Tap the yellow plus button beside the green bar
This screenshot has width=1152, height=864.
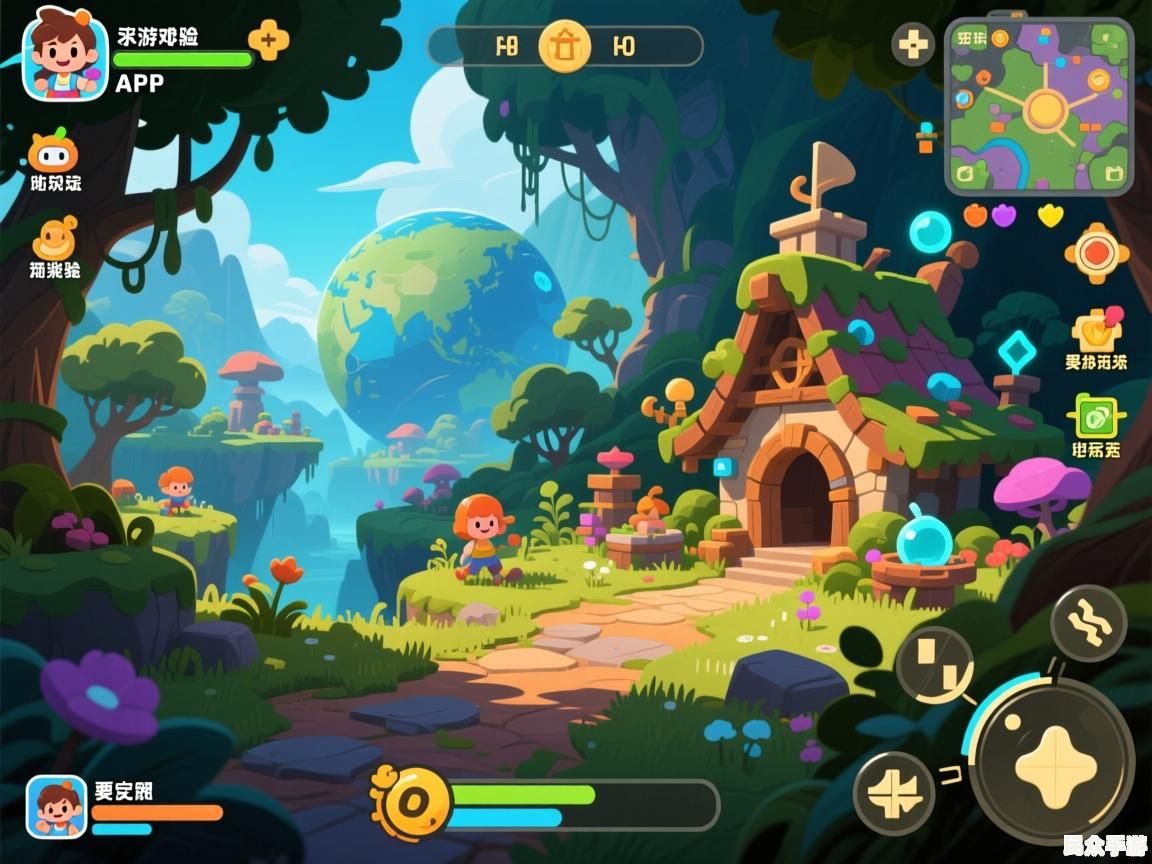(x=268, y=40)
